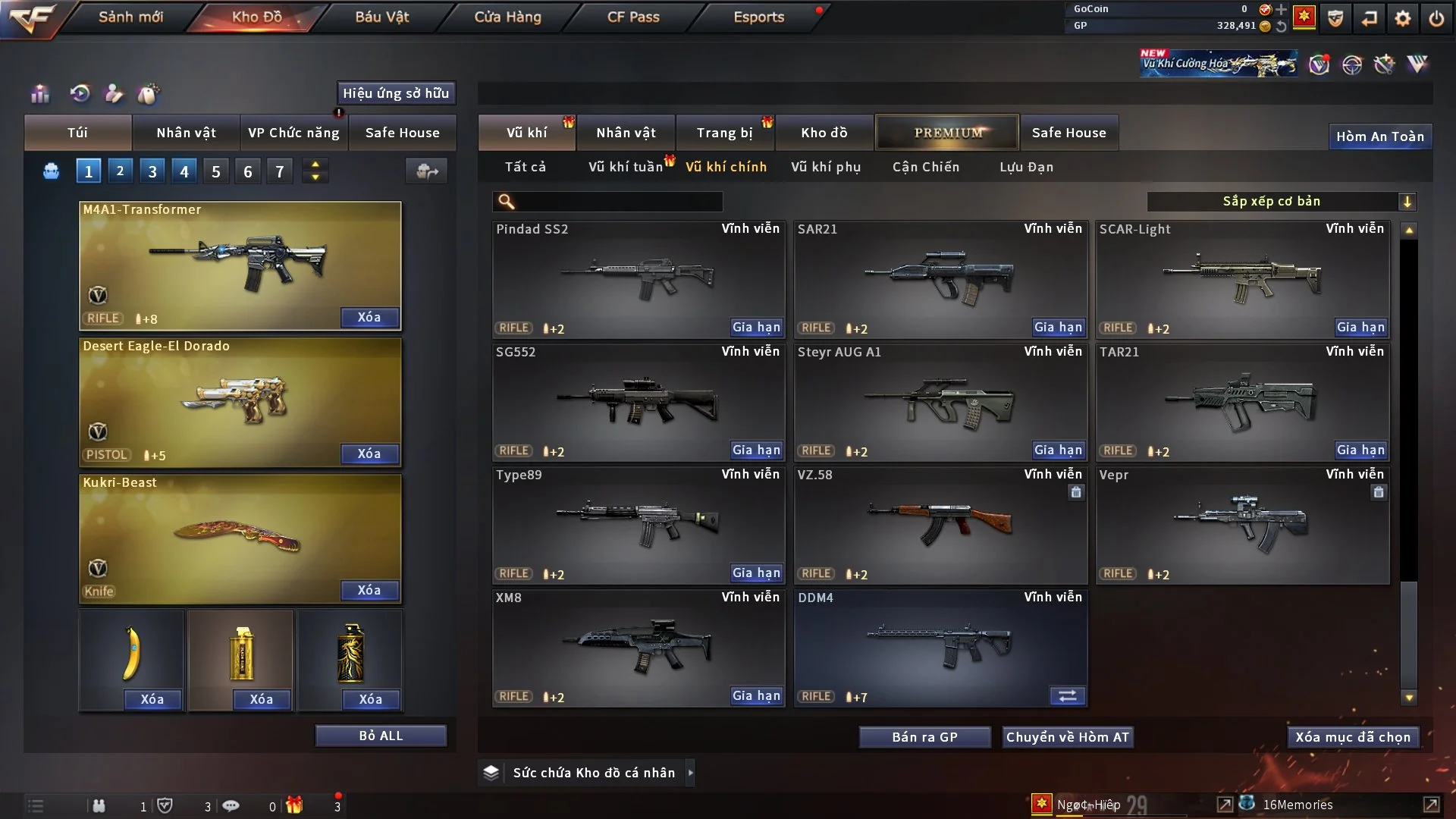
Task: Extend the SG552 with Gia hạn
Action: 756,450
